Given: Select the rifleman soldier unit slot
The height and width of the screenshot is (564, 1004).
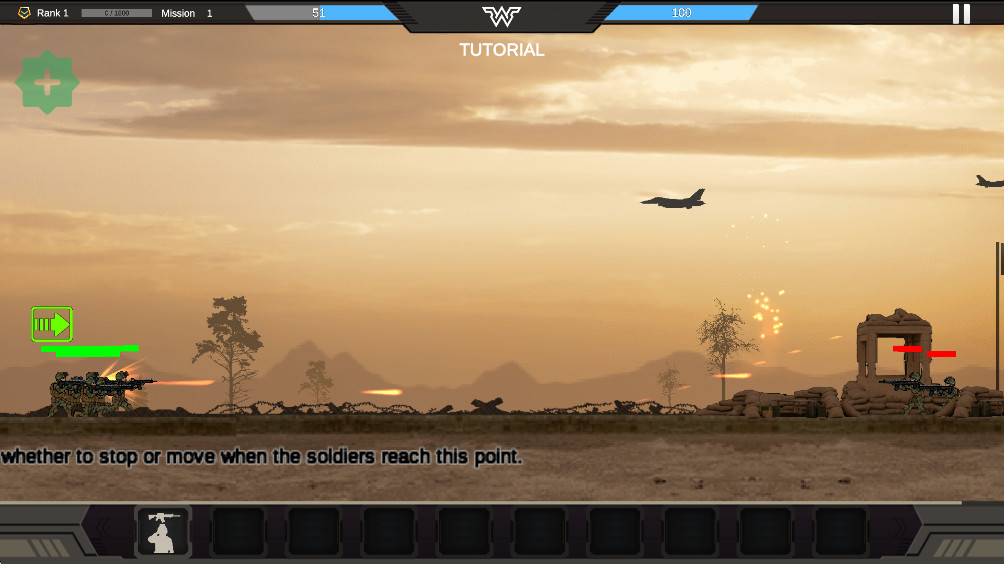Looking at the screenshot, I should point(163,531).
